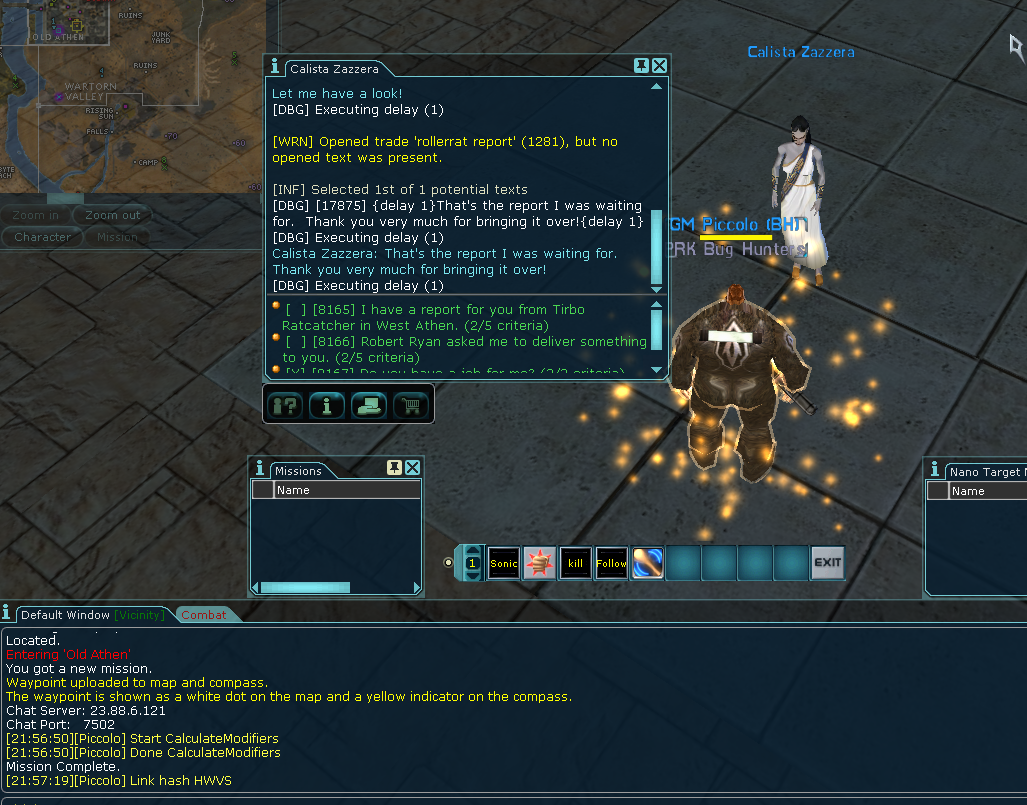The width and height of the screenshot is (1027, 805).
Task: Pin the Calista Zazzera chat window
Action: click(x=641, y=66)
